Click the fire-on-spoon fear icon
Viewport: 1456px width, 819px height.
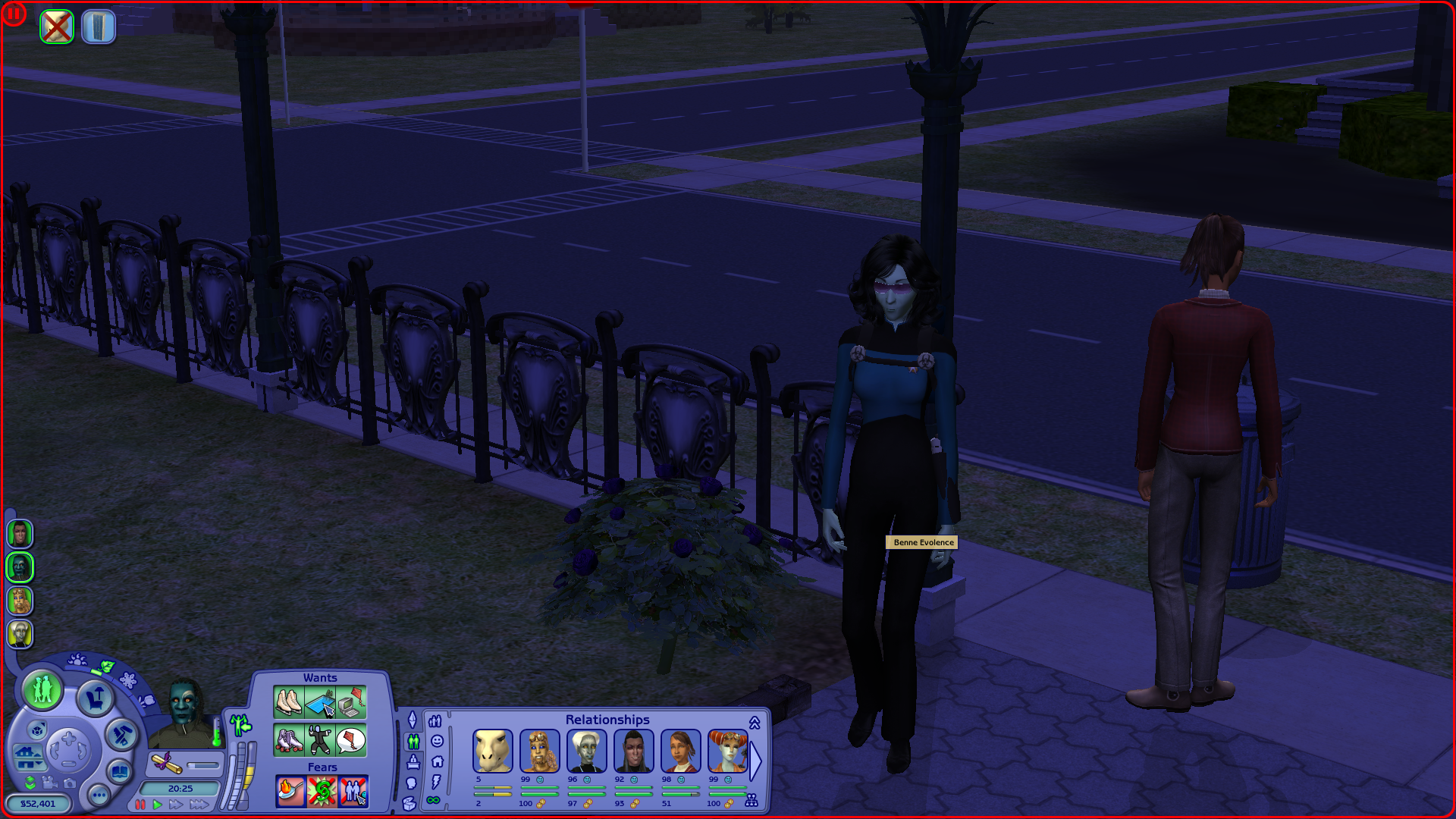coord(290,792)
